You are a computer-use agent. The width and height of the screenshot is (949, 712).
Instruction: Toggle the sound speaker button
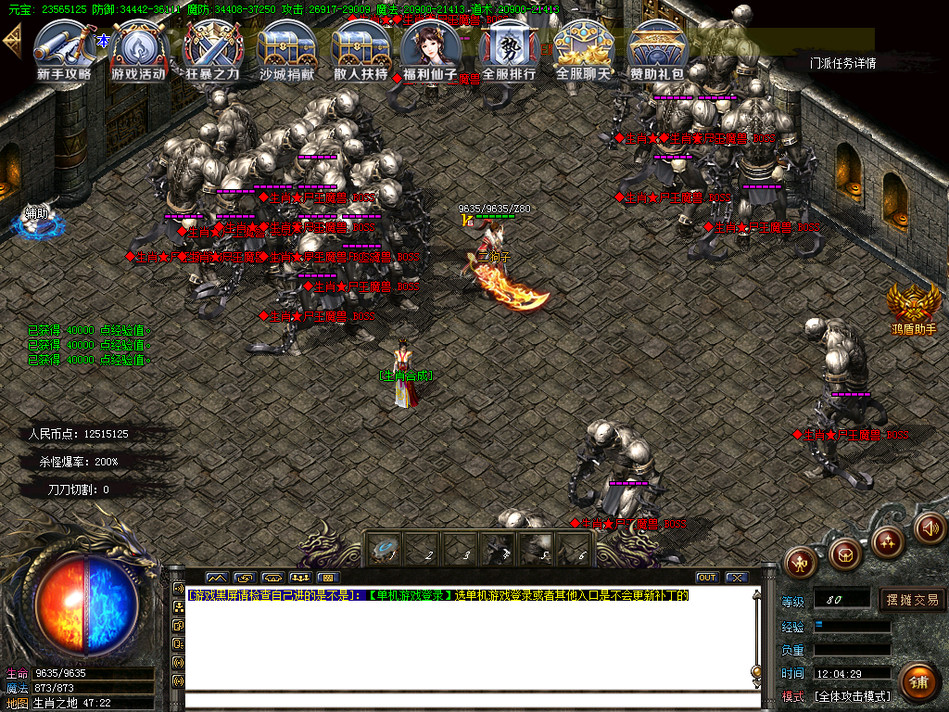(930, 527)
